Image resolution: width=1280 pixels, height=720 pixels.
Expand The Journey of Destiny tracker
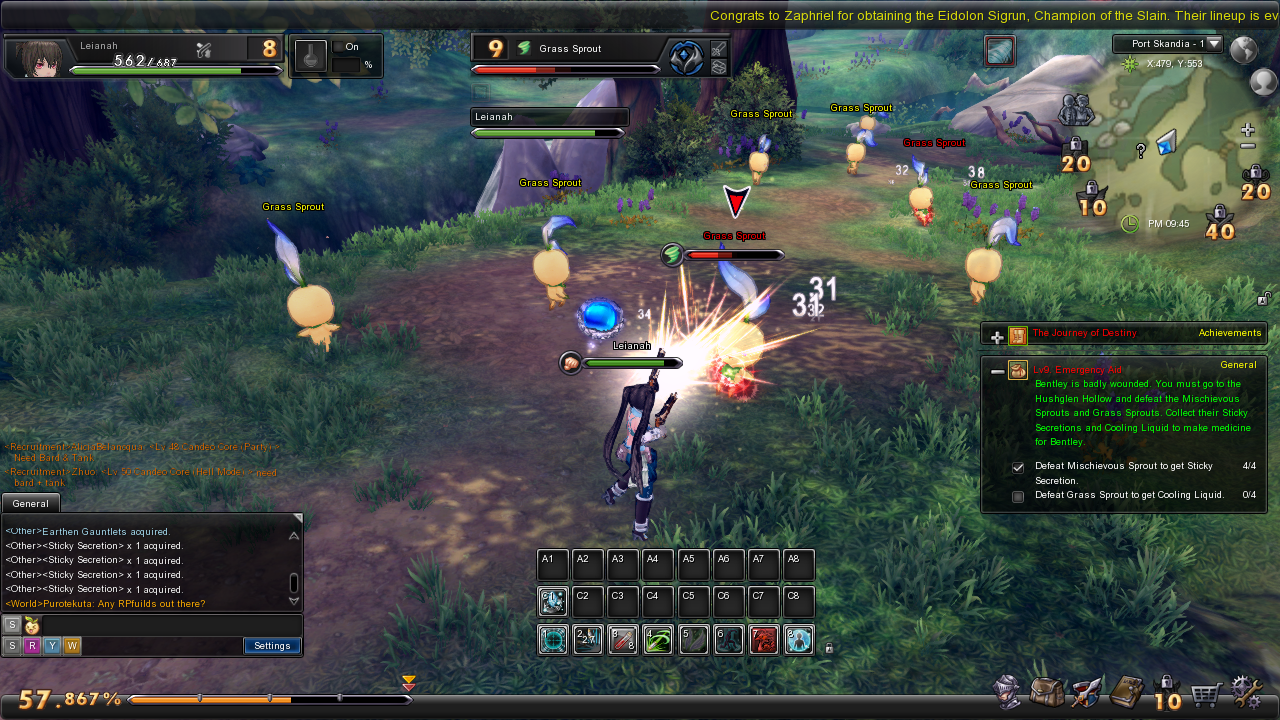(x=997, y=337)
